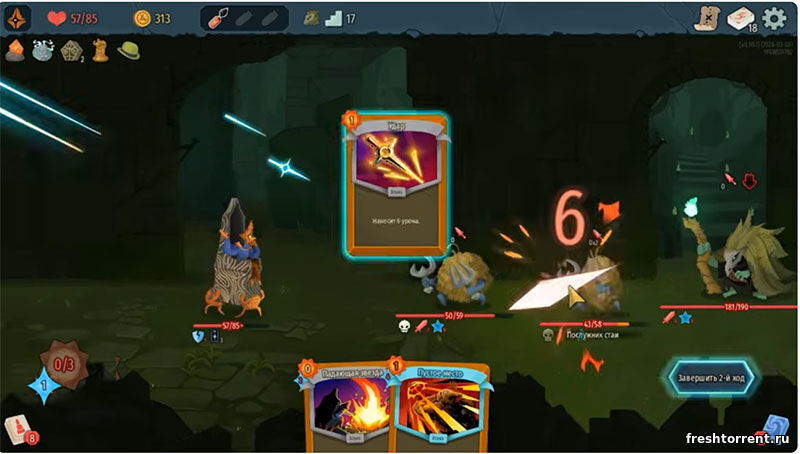Select the 'Удар' card being played
The height and width of the screenshot is (454, 800).
tap(395, 186)
